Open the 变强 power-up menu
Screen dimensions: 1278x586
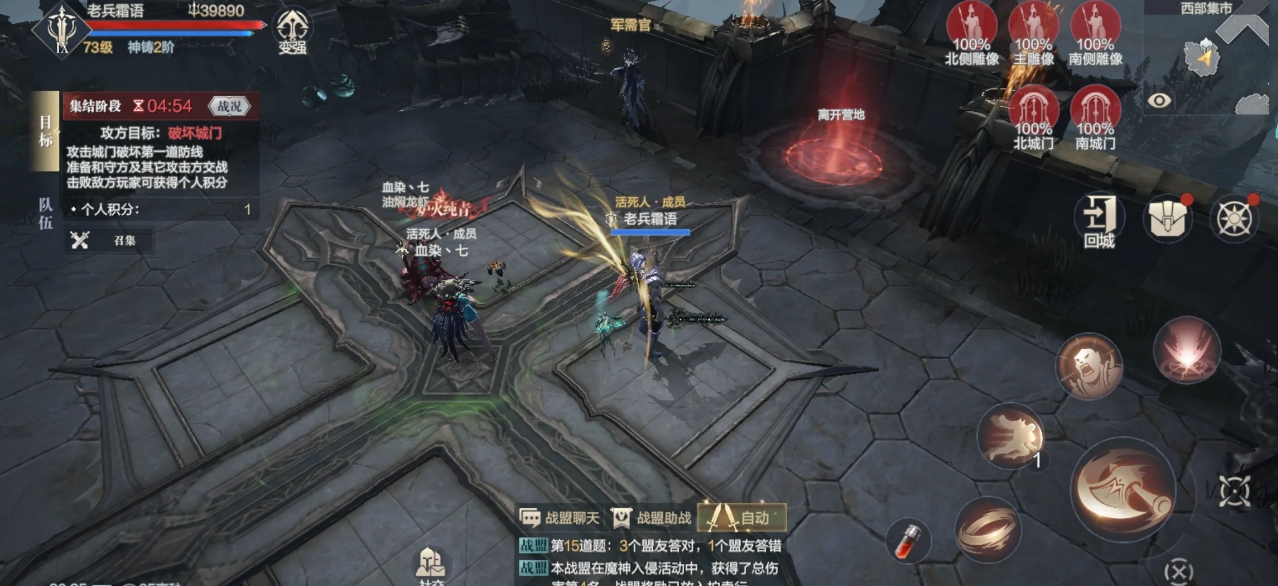point(292,30)
